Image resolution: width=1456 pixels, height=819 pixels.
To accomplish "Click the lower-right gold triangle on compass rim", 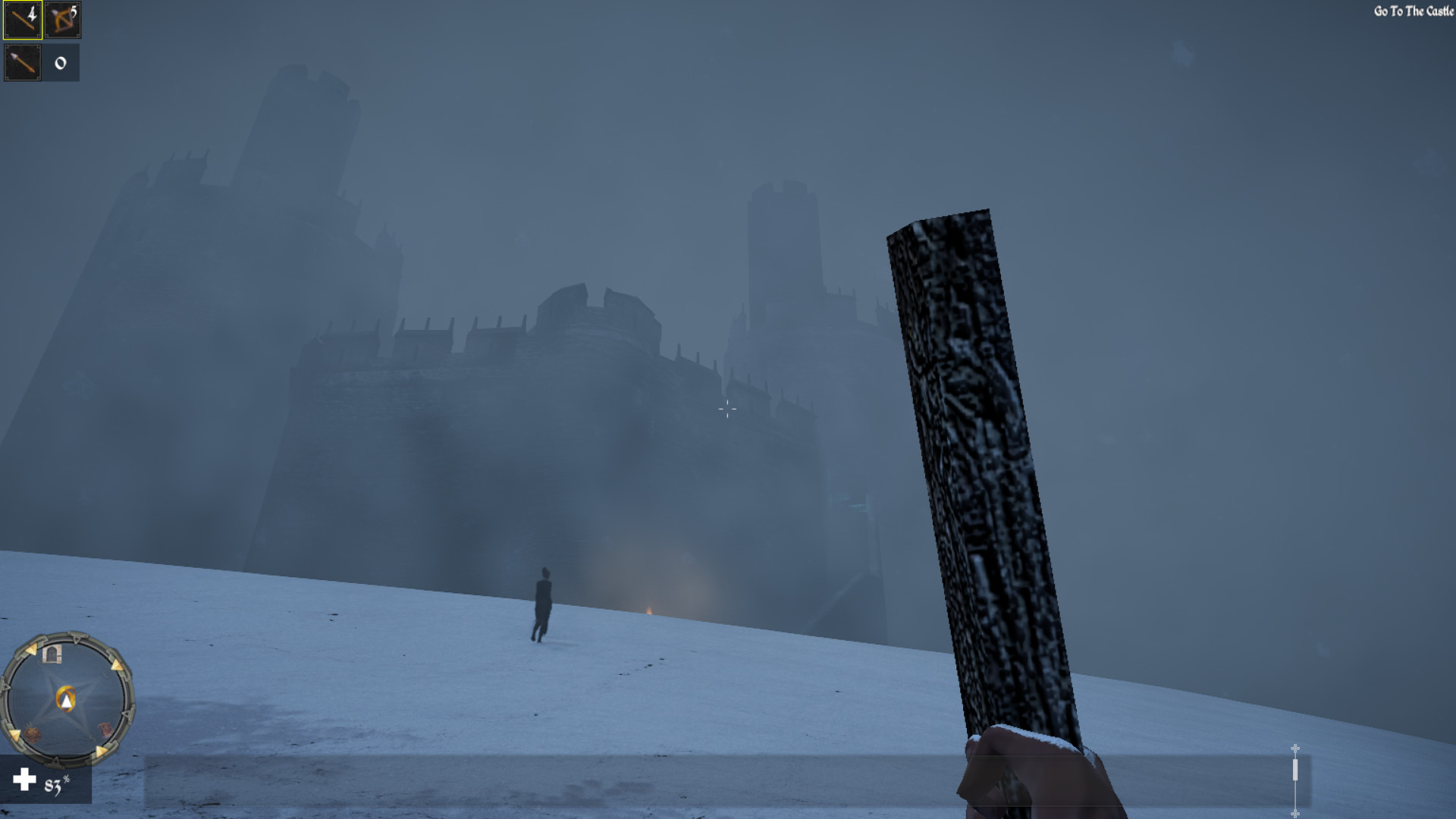I will pos(100,750).
